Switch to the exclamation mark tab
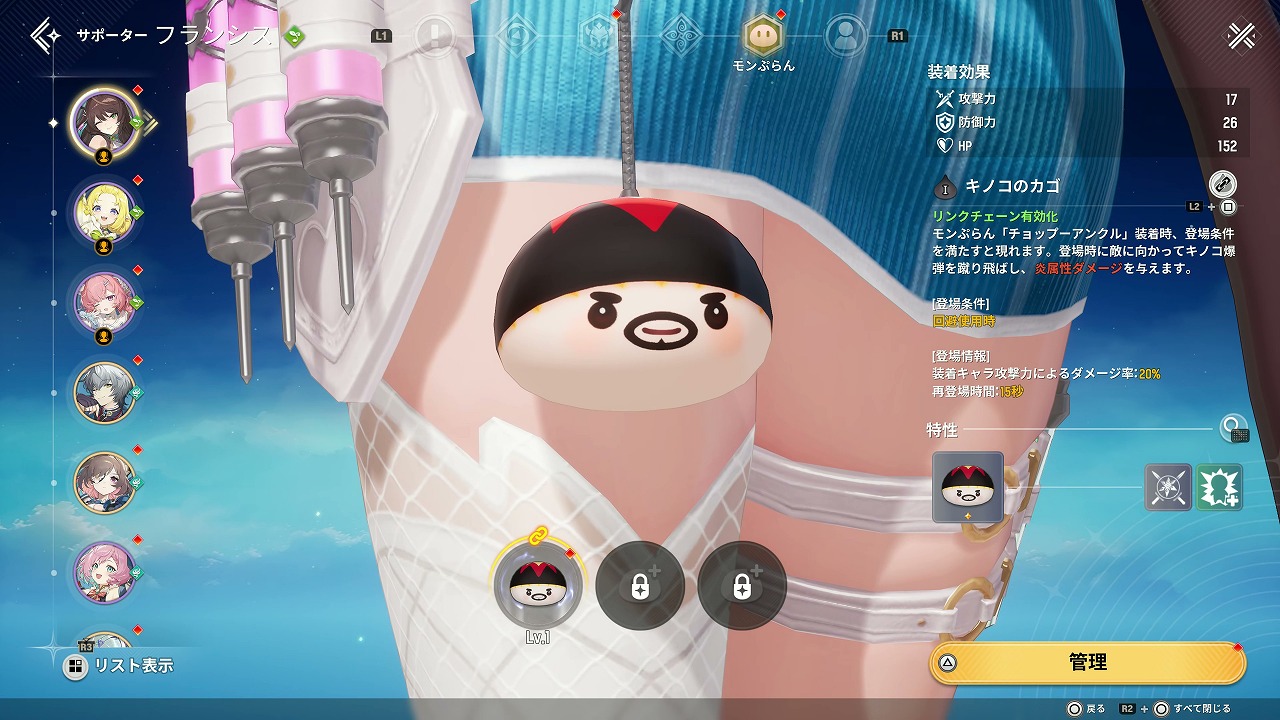 pyautogui.click(x=434, y=36)
